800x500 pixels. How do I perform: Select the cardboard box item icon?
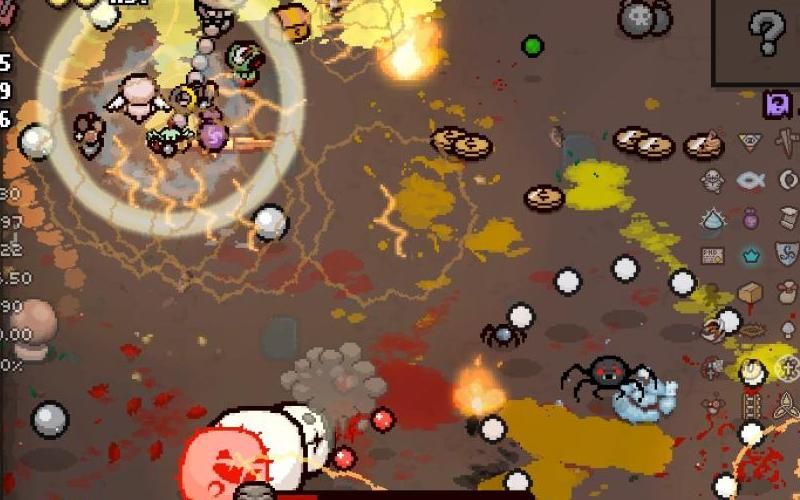750,293
